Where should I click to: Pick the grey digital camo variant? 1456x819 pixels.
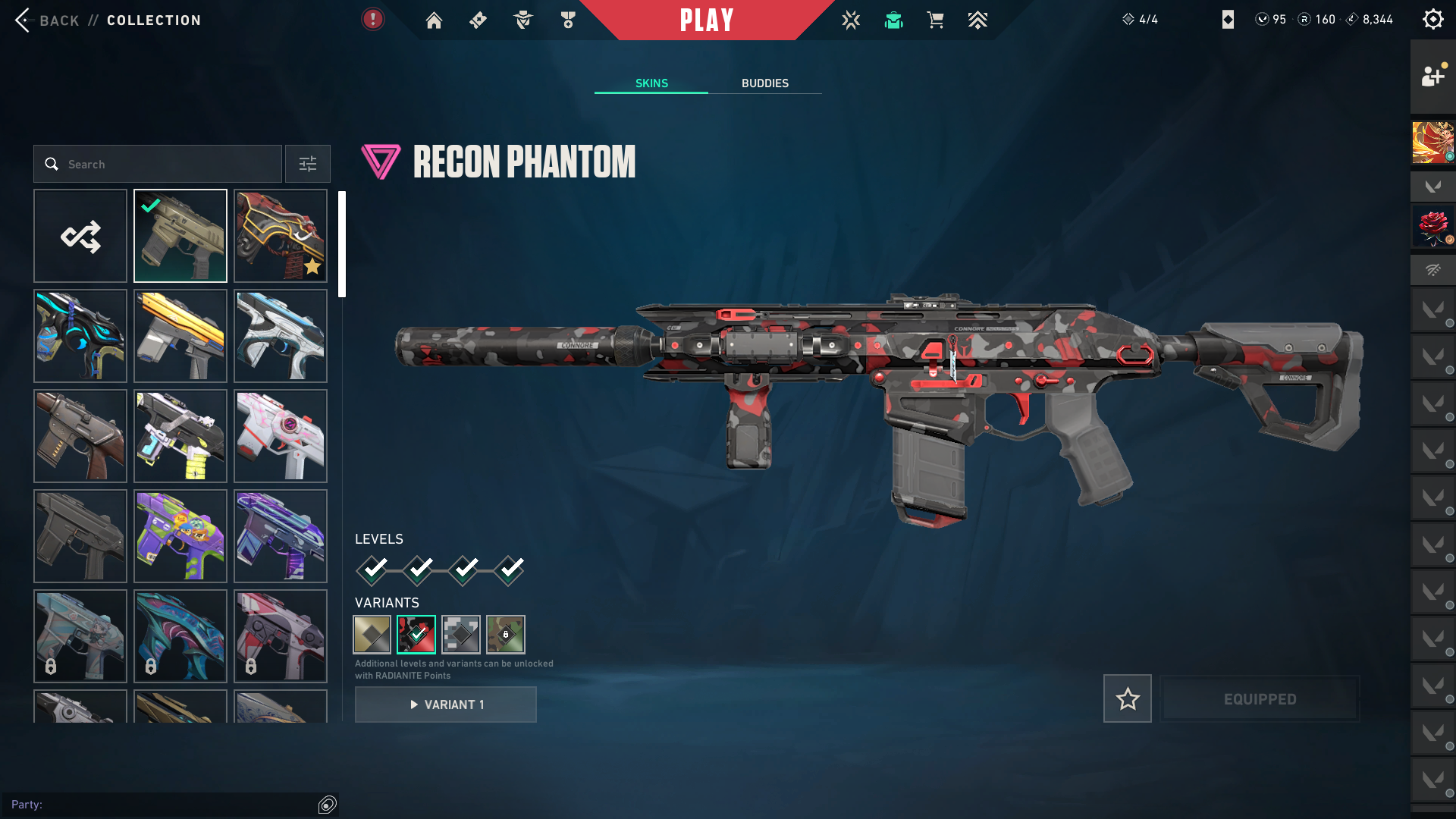461,634
